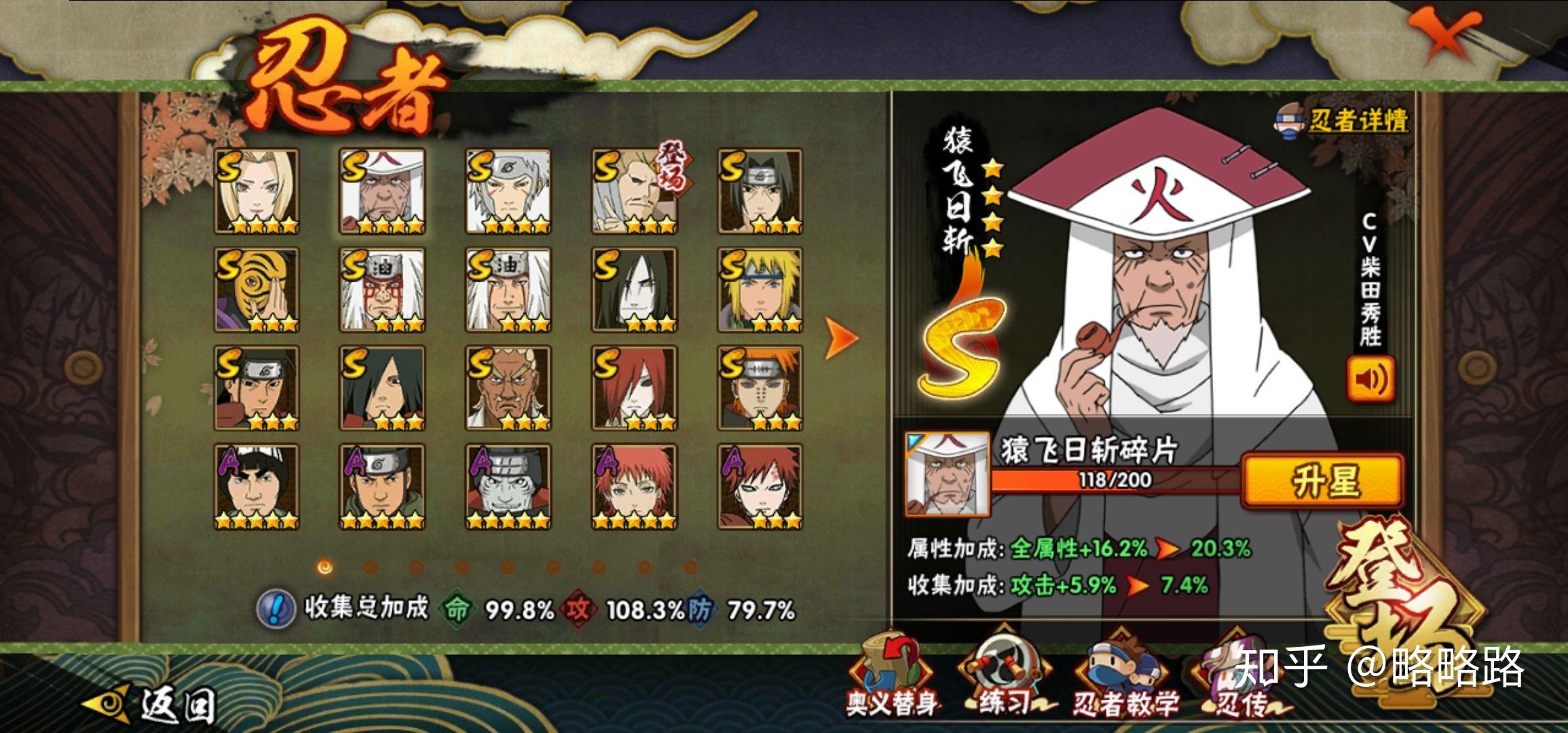Select the Tsunade portrait
Image resolution: width=1568 pixels, height=733 pixels.
[x=257, y=191]
